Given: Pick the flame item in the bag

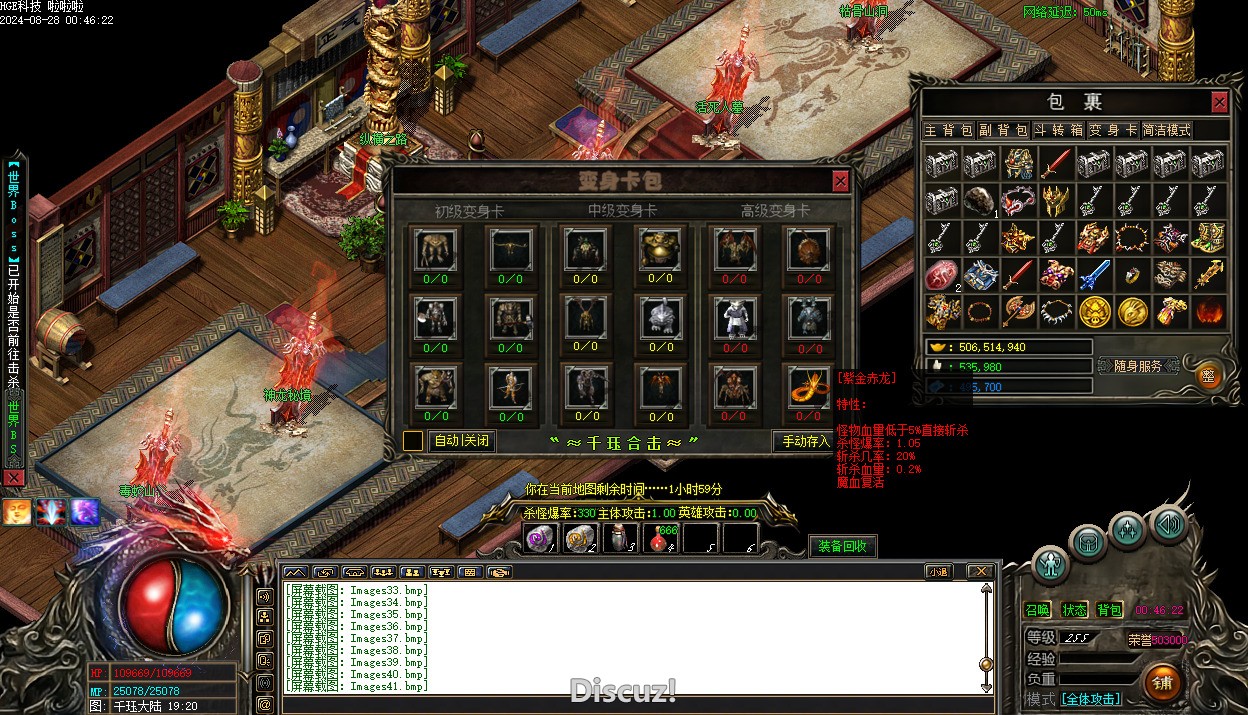Looking at the screenshot, I should 1209,311.
